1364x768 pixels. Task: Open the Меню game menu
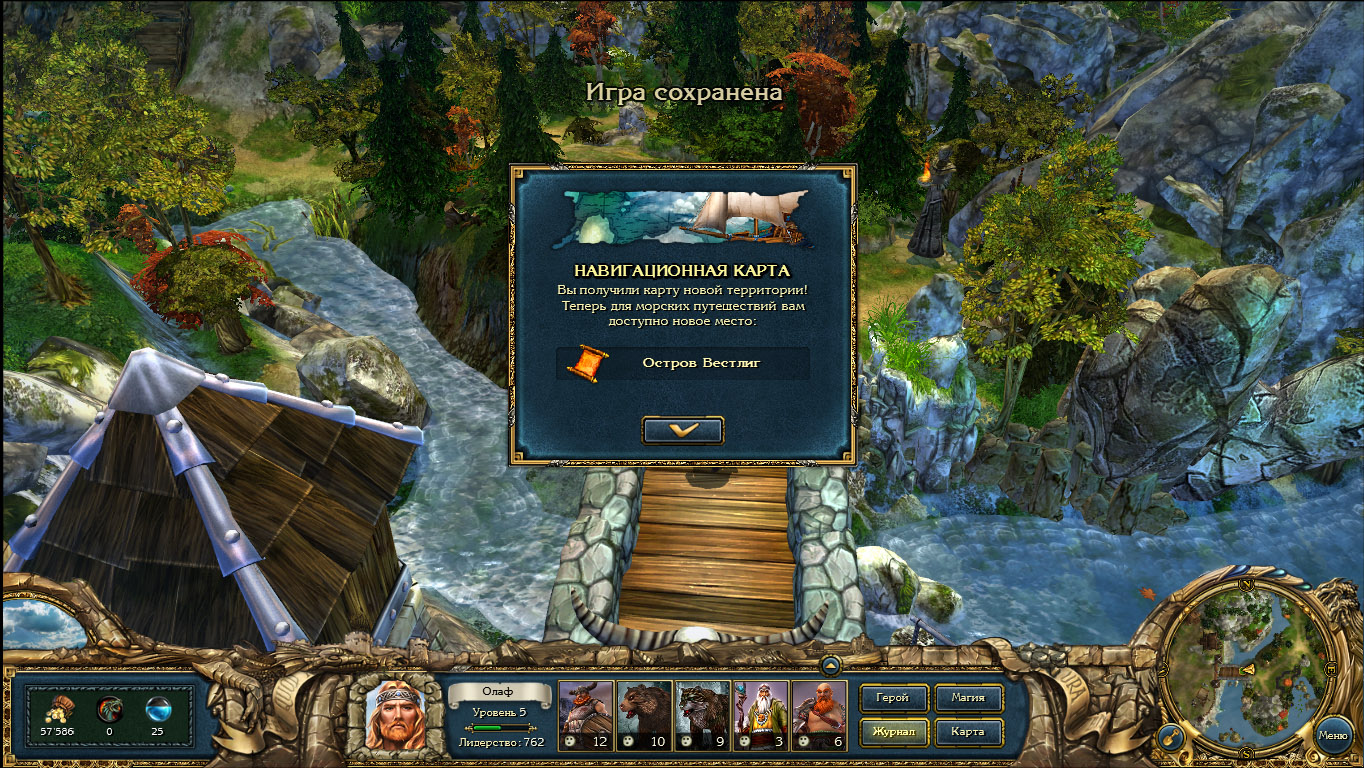(x=1332, y=735)
